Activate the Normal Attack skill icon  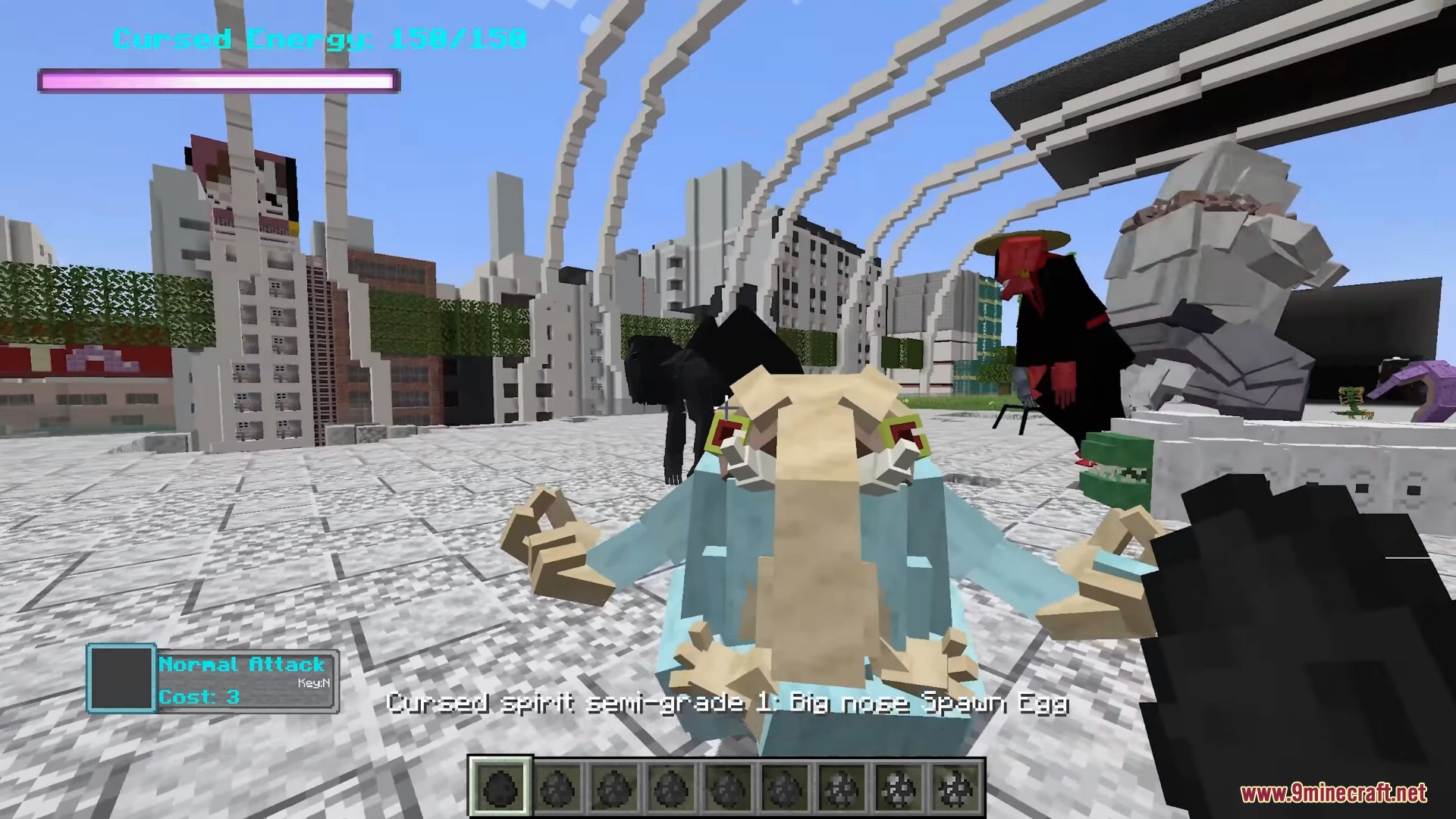coord(121,678)
